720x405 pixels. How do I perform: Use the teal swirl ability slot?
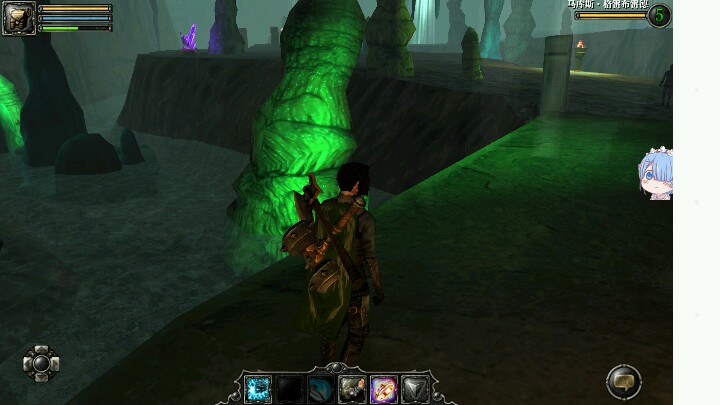[x=321, y=389]
